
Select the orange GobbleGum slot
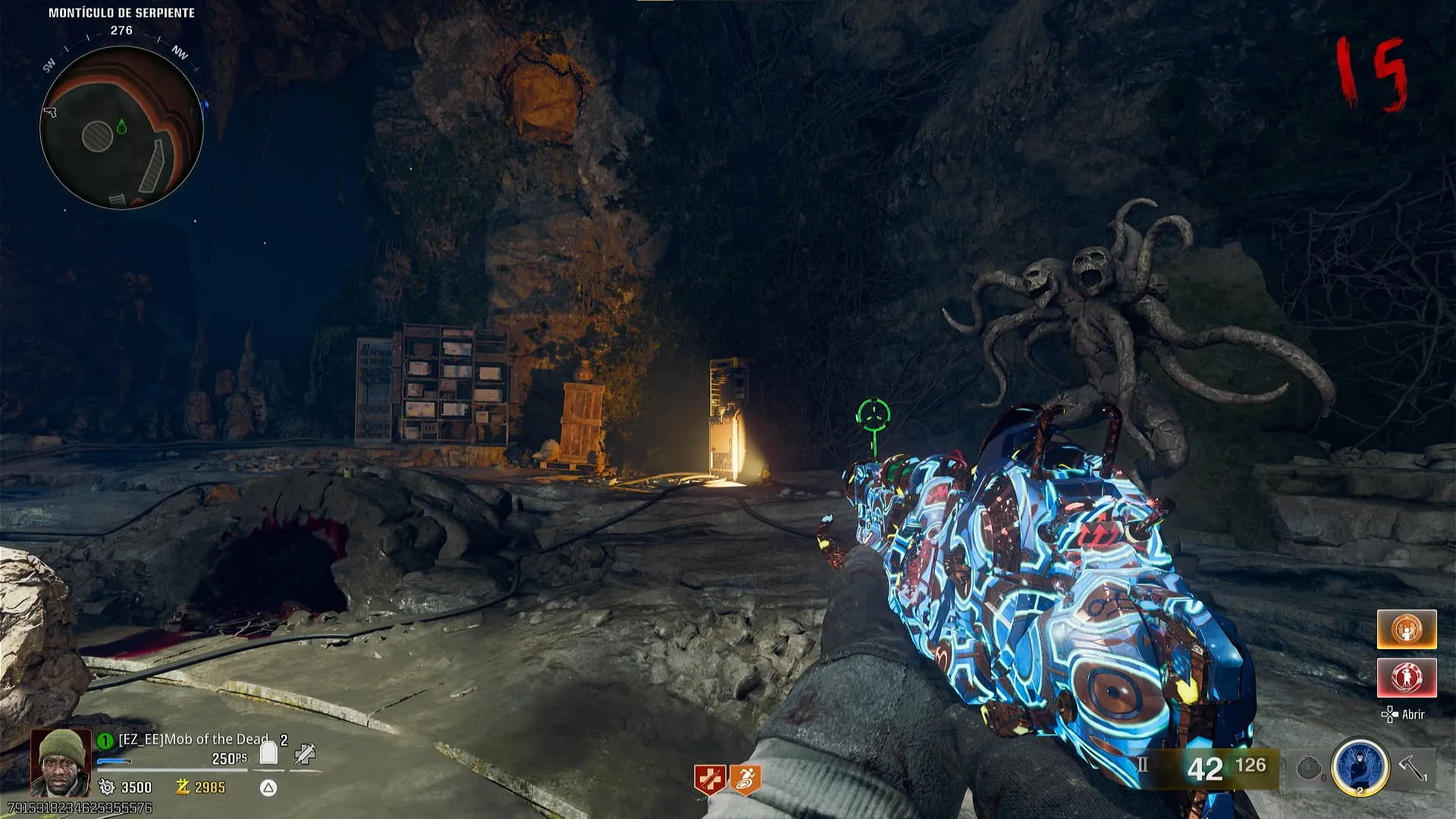1407,629
